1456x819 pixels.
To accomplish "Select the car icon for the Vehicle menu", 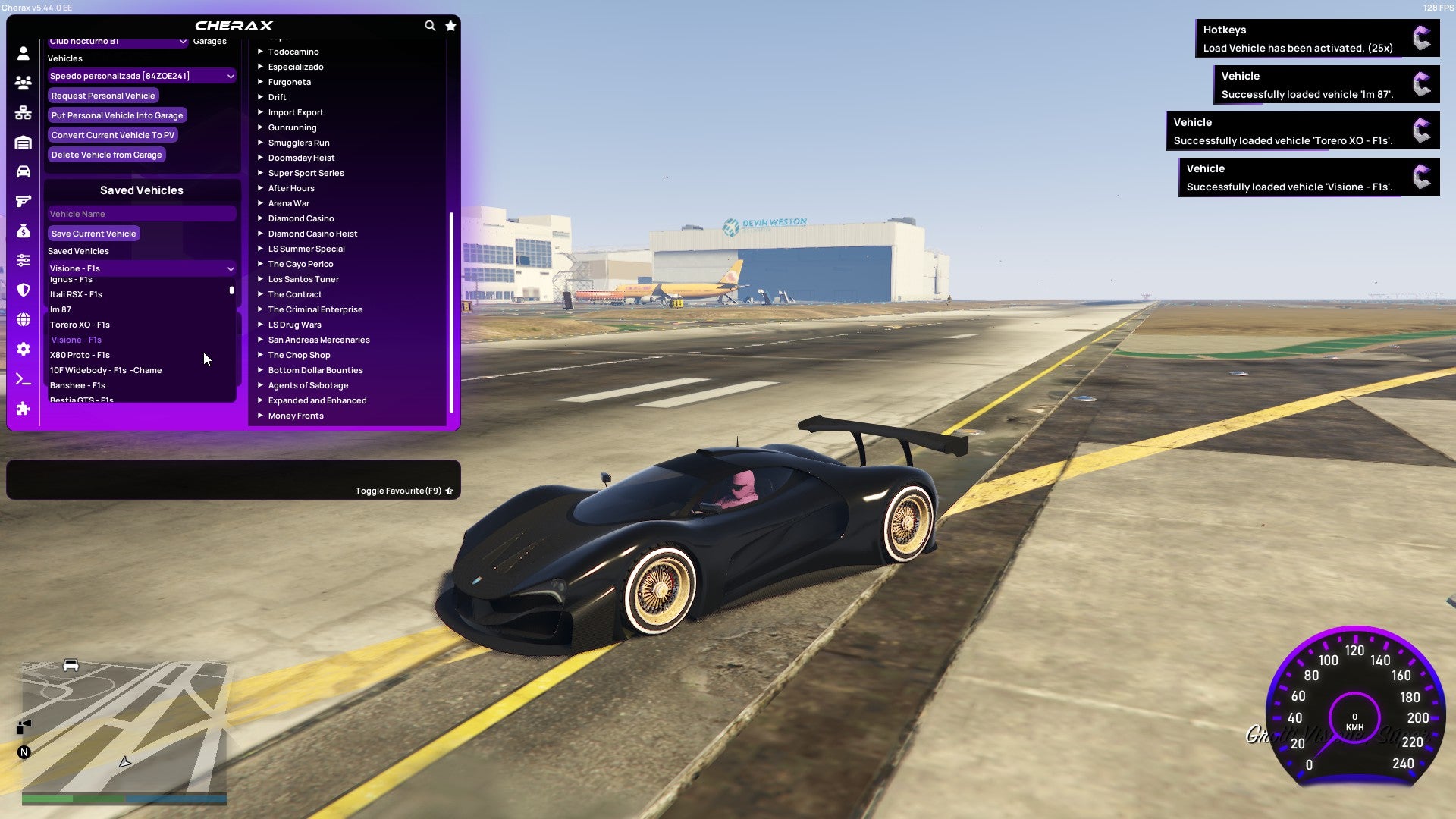I will 23,171.
